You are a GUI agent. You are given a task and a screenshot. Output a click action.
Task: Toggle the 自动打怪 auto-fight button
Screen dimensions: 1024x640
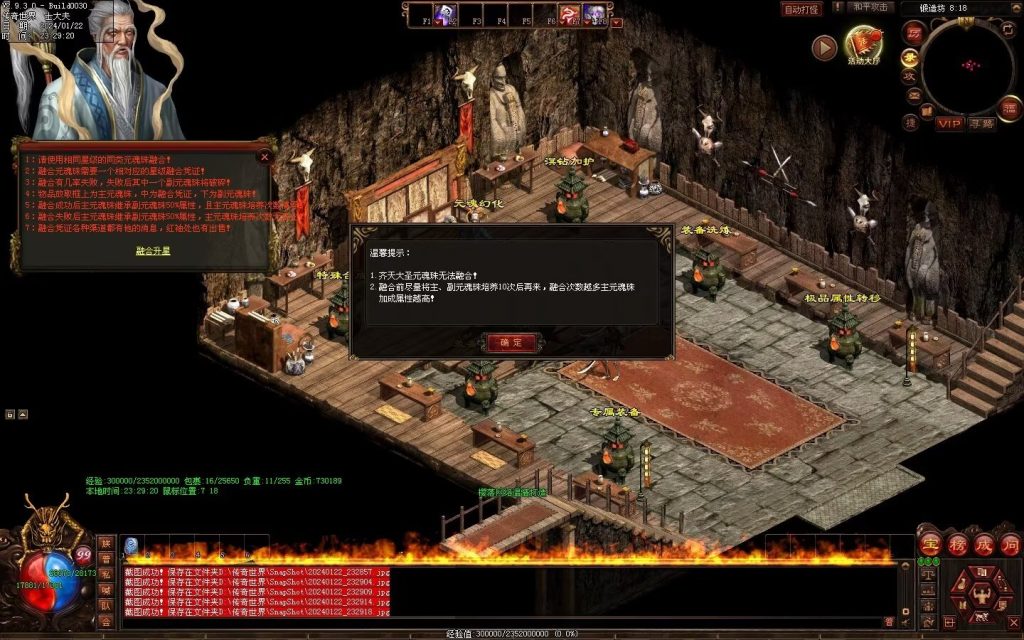point(800,9)
